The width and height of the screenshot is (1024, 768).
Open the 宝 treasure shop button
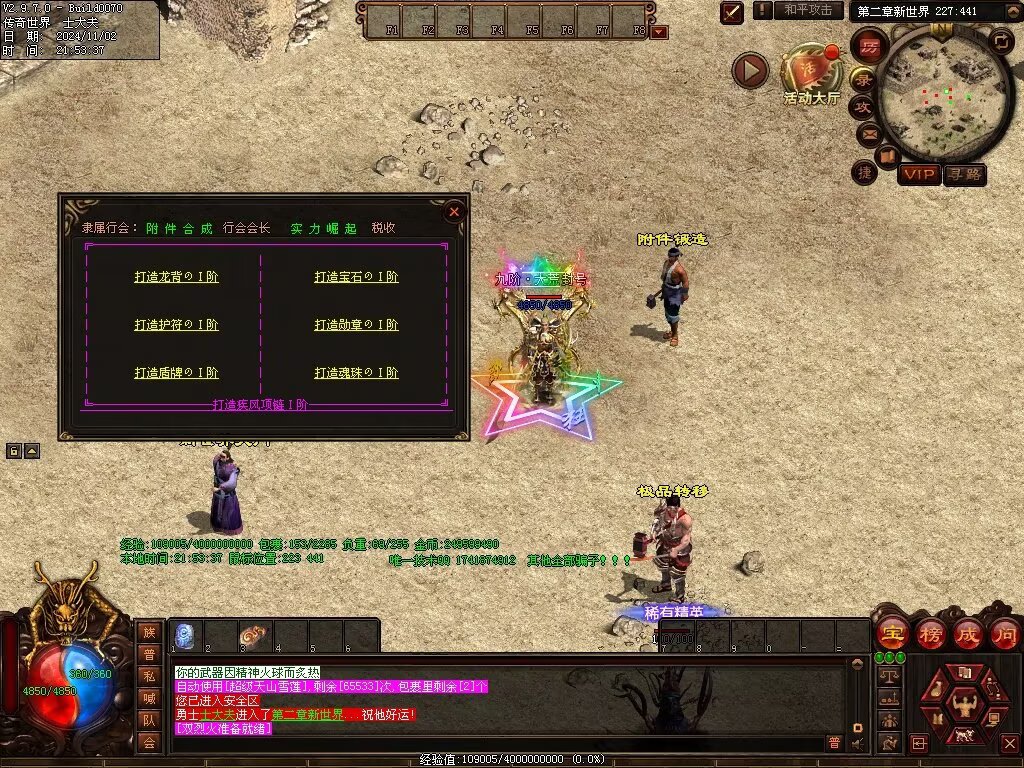pos(892,633)
